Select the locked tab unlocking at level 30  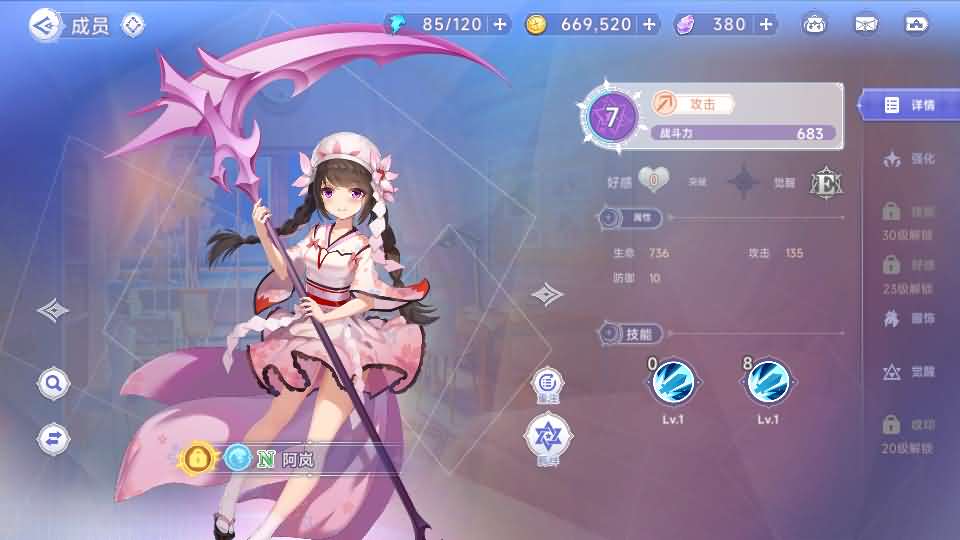908,222
